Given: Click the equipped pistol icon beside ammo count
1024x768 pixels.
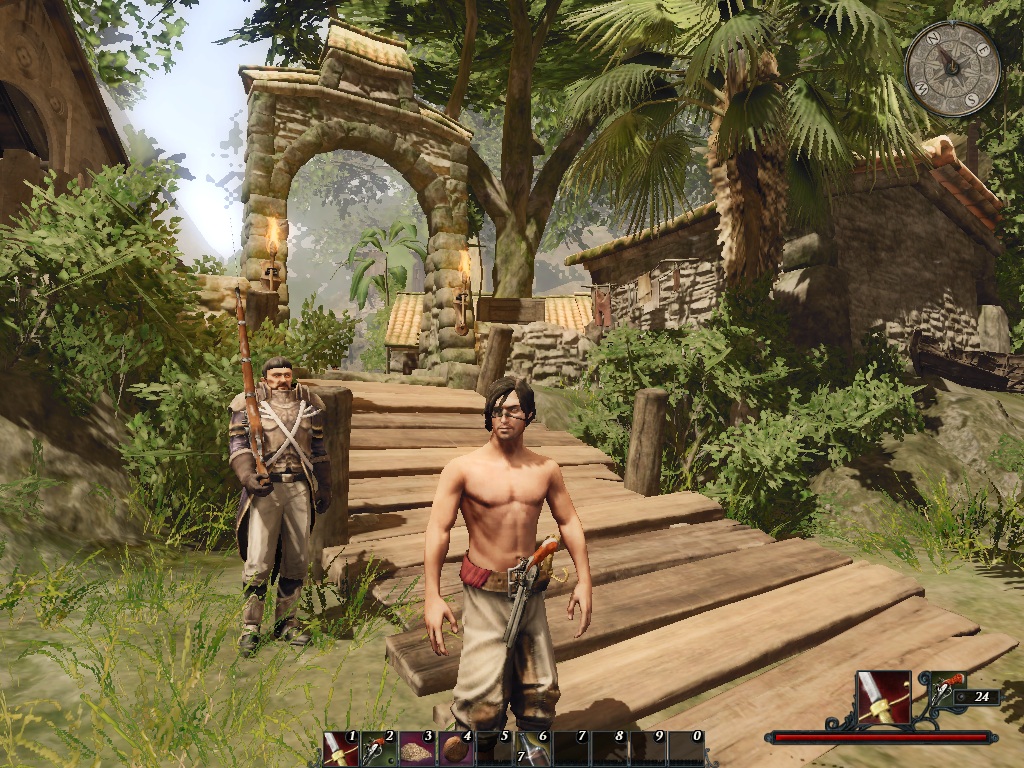Looking at the screenshot, I should click(x=948, y=692).
